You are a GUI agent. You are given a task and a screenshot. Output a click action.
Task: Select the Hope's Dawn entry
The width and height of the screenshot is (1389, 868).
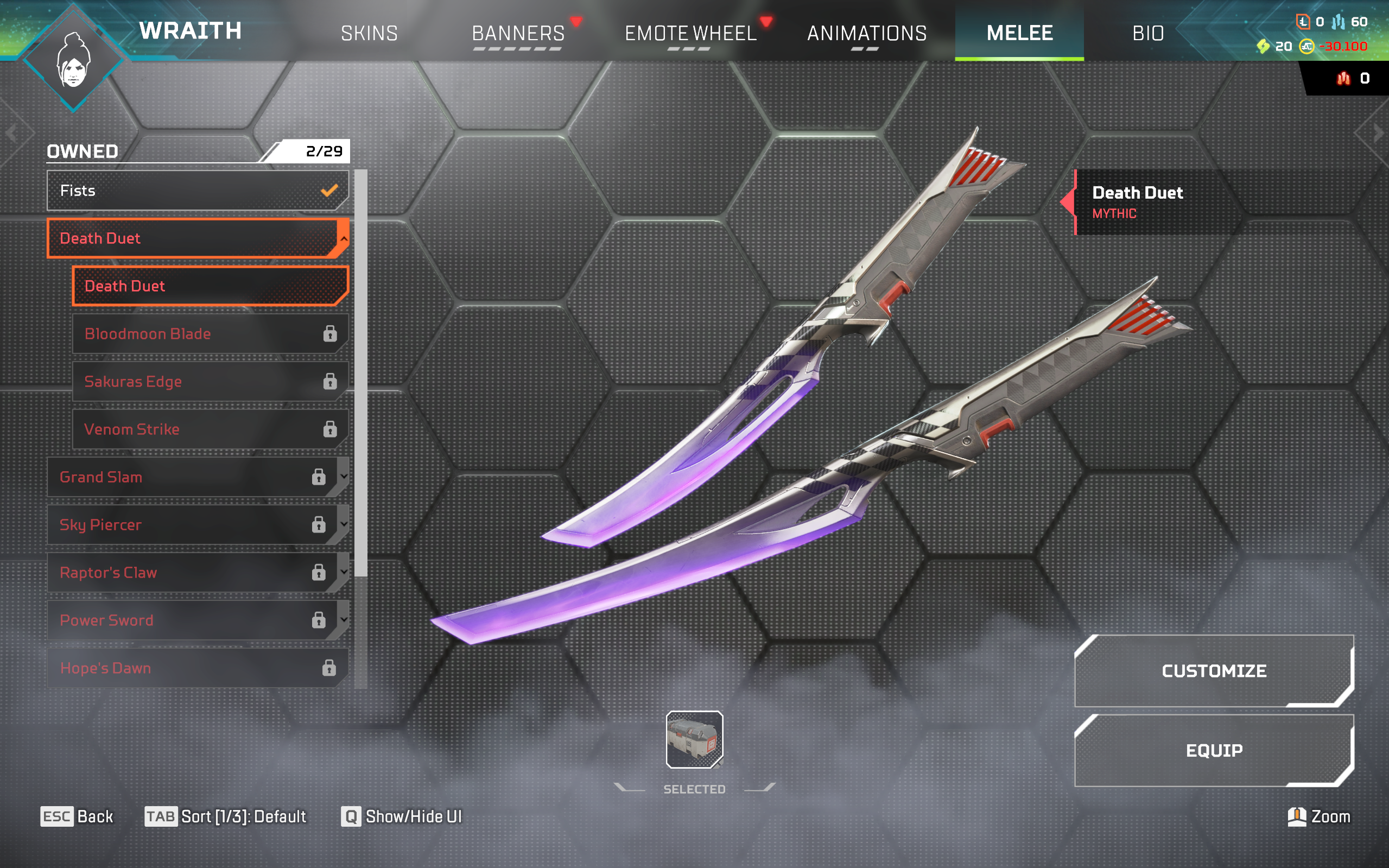(197, 668)
